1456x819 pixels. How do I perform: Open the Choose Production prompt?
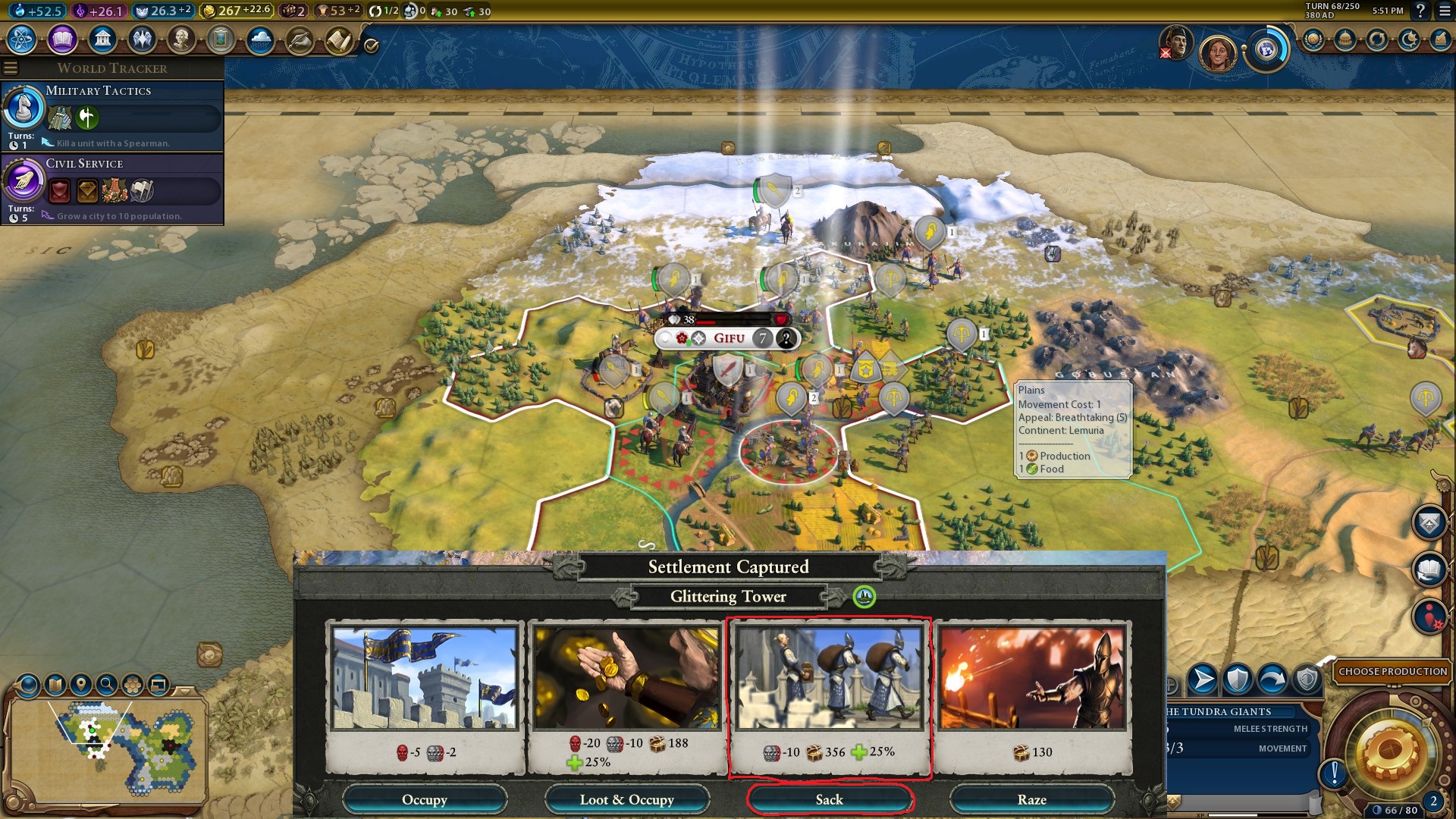pyautogui.click(x=1392, y=671)
